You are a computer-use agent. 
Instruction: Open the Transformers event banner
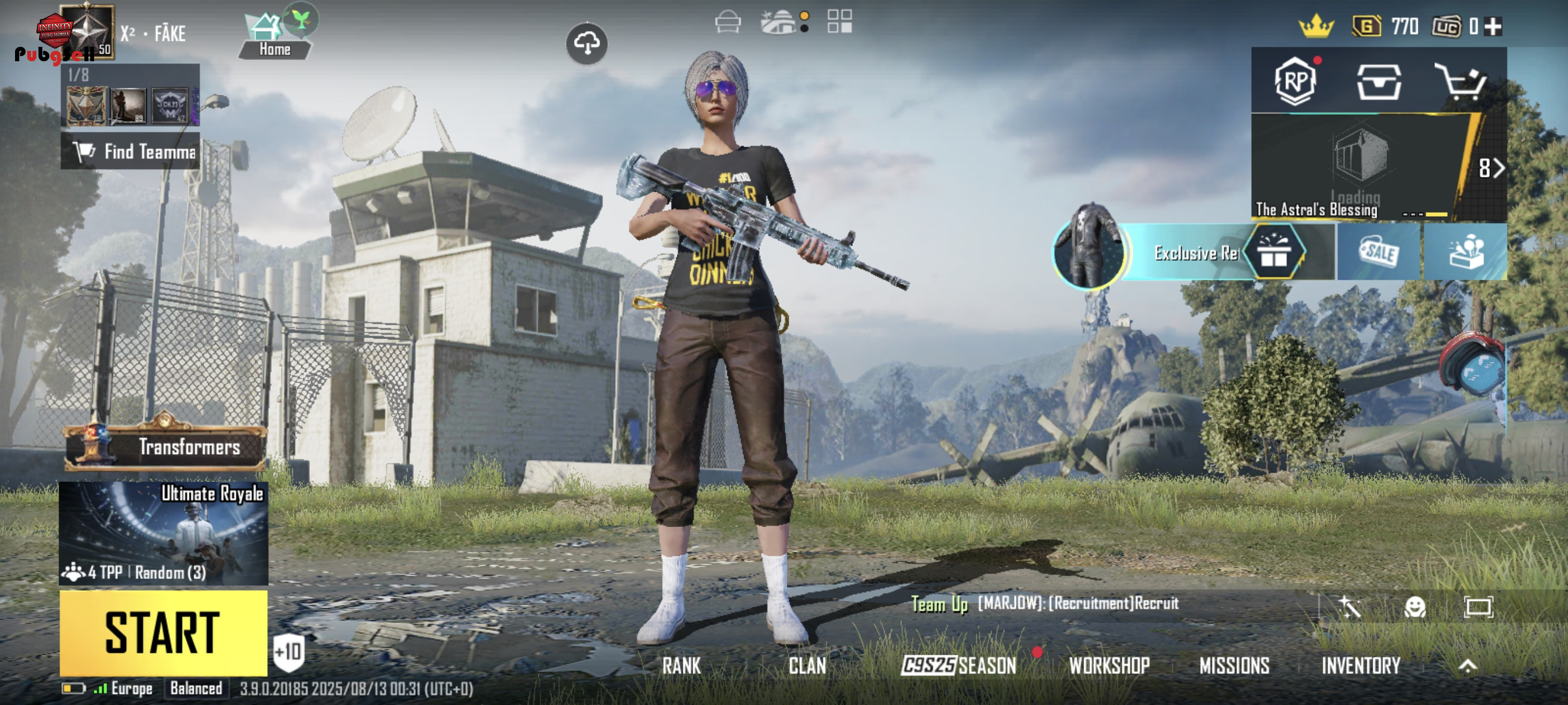point(165,447)
